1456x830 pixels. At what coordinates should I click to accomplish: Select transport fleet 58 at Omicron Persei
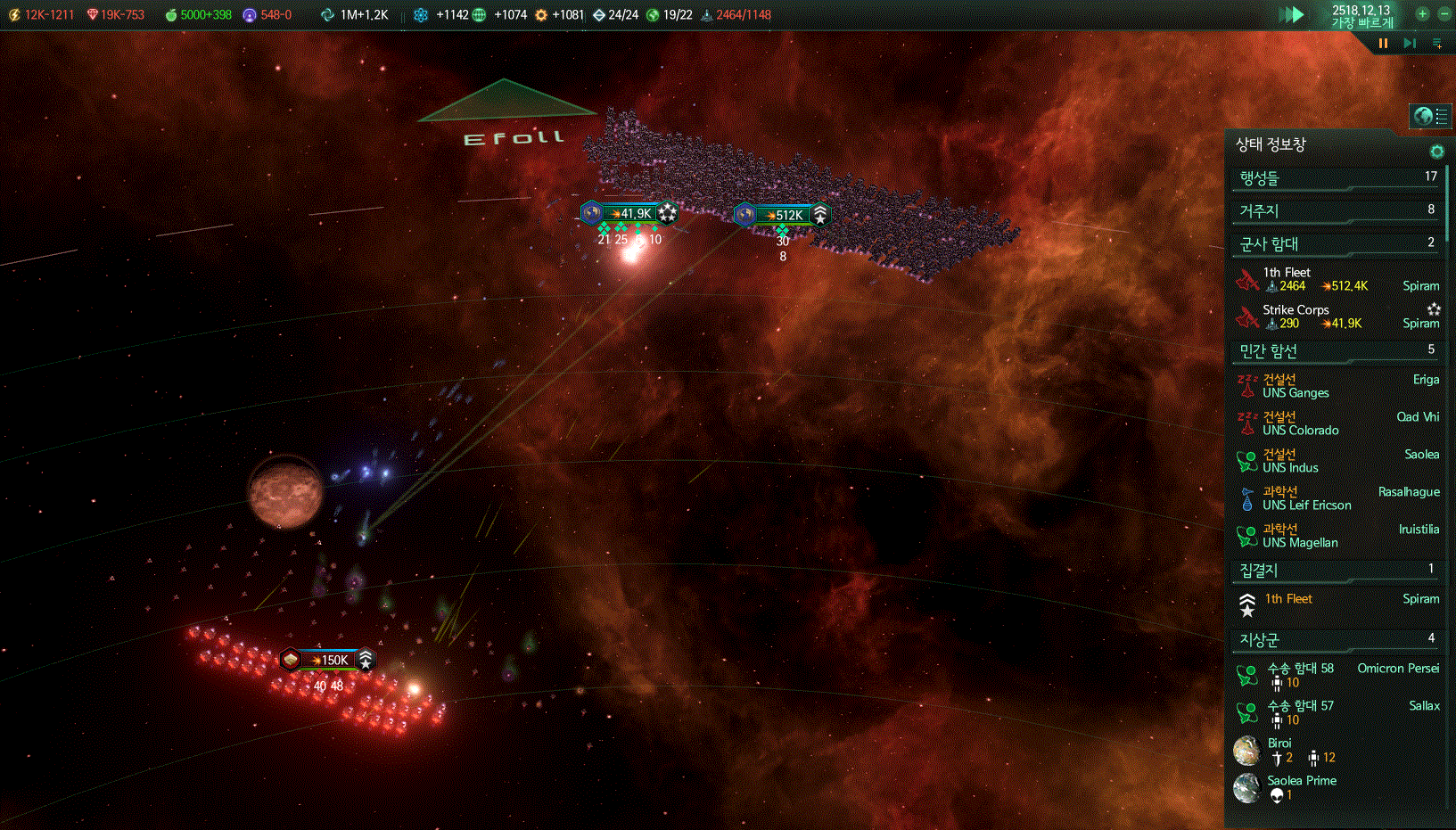(1336, 675)
